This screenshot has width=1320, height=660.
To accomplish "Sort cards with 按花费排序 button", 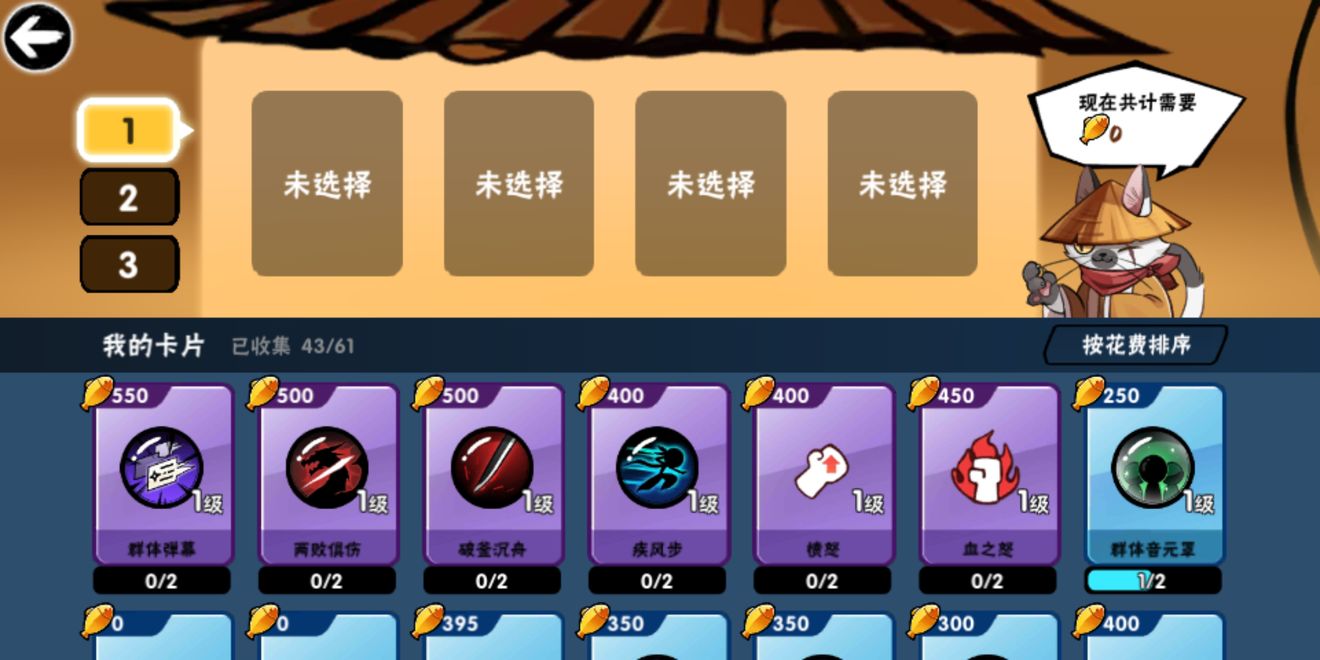I will [1136, 345].
